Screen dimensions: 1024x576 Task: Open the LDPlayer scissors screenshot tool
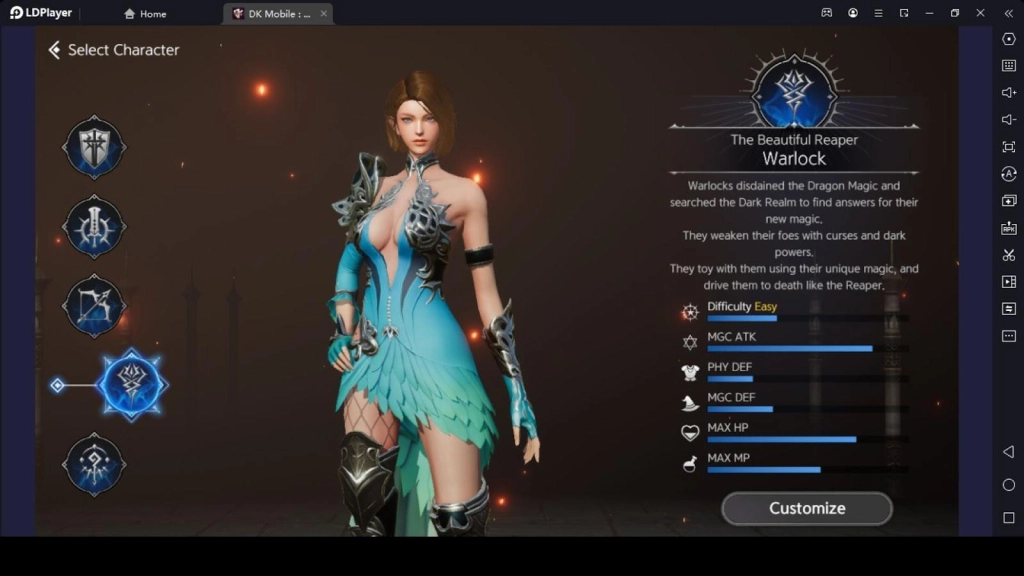1008,255
